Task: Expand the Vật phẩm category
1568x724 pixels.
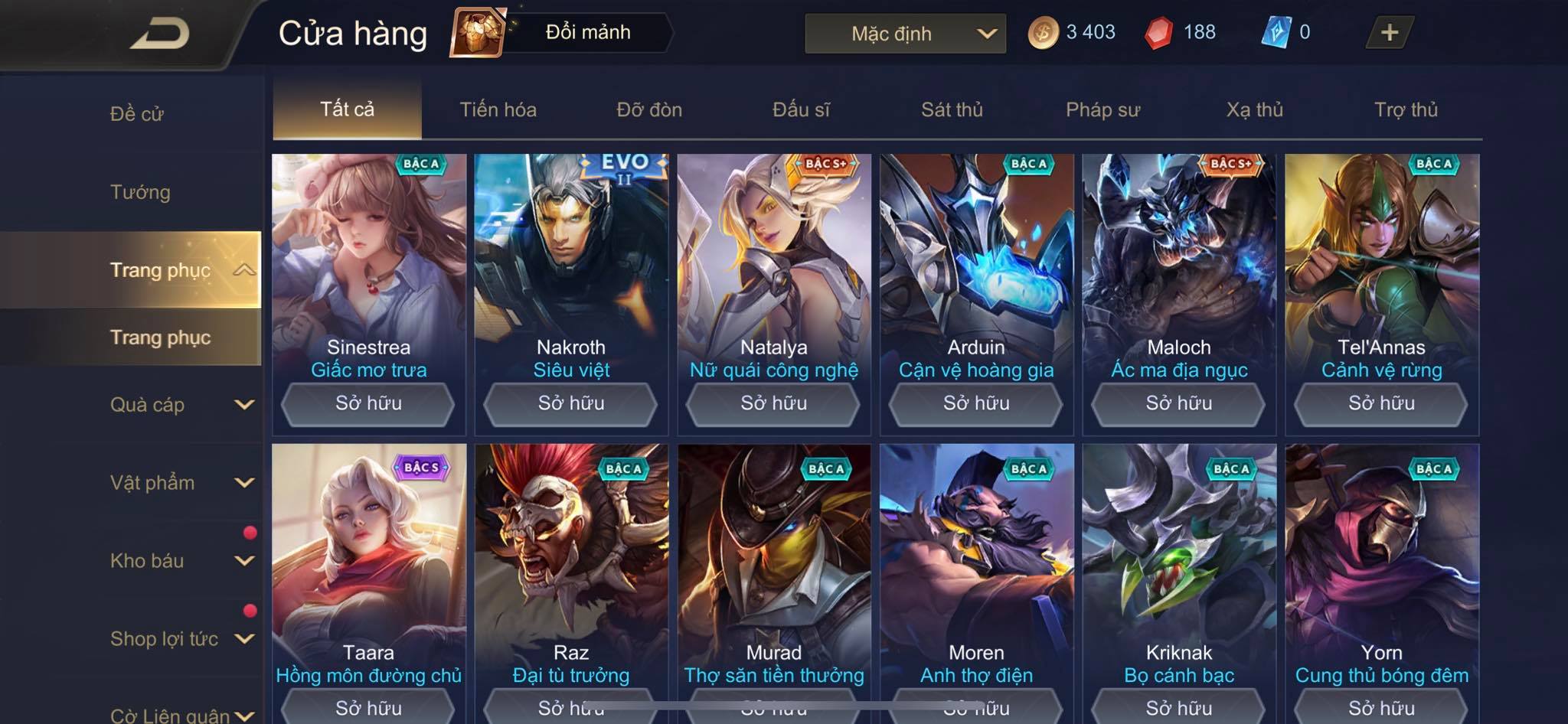Action: 180,483
